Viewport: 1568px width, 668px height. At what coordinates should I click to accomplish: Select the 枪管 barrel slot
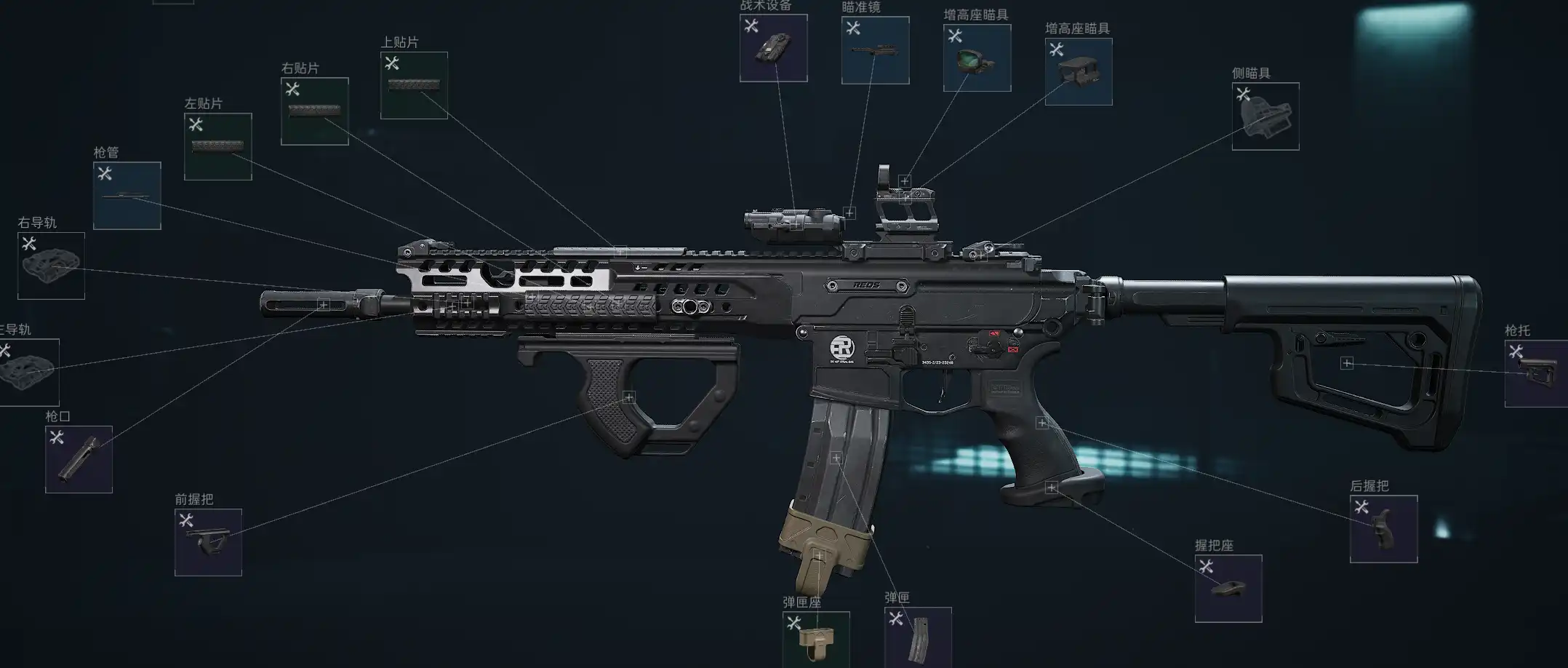pos(127,196)
